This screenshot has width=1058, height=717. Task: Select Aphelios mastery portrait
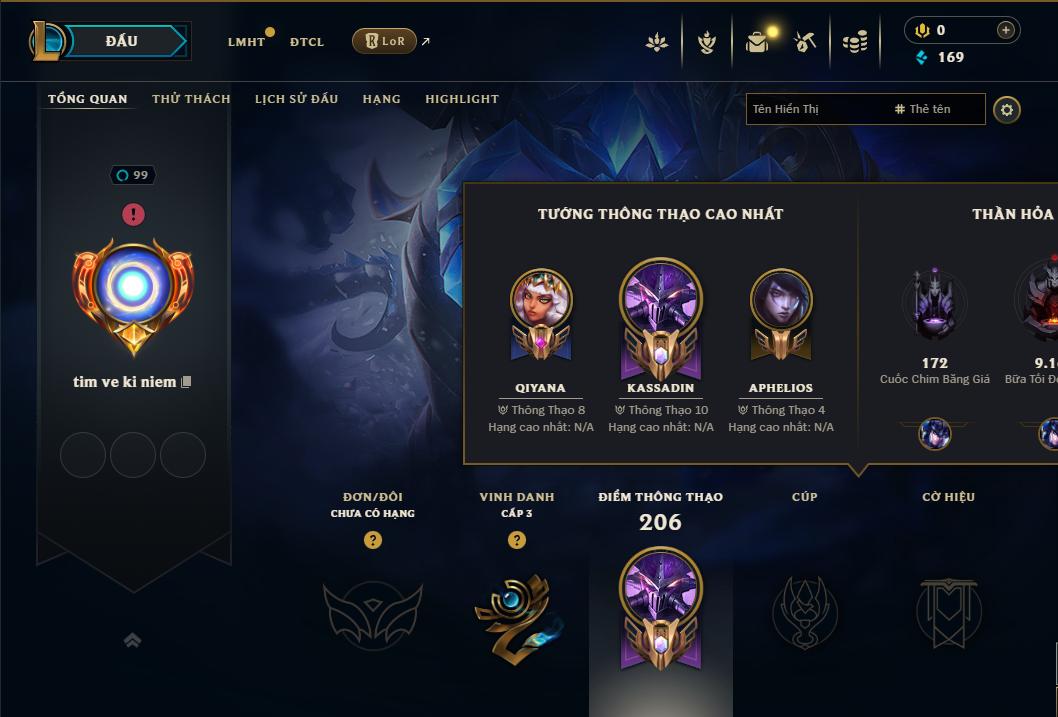[781, 300]
